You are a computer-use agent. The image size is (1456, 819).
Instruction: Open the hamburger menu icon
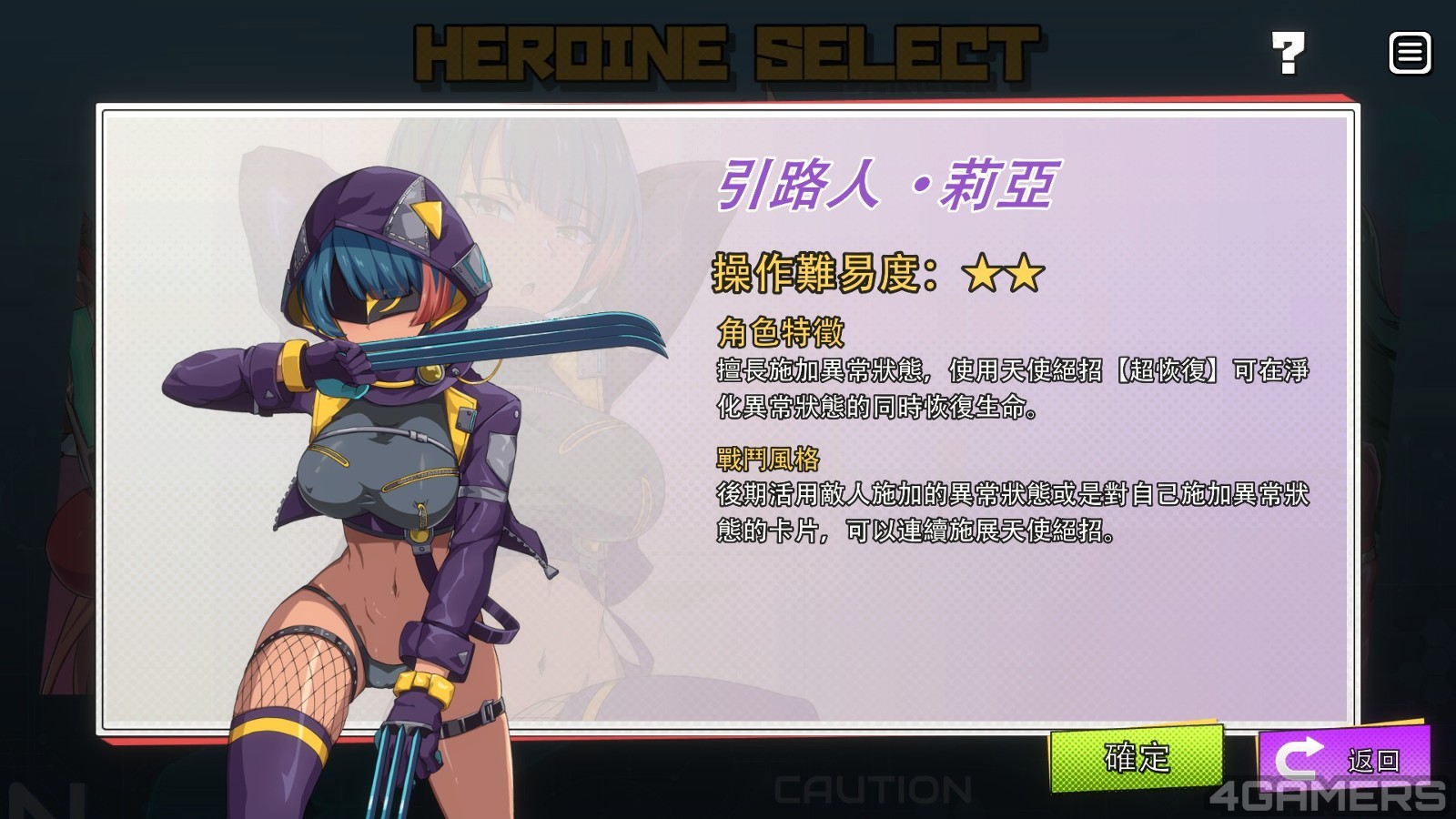click(x=1410, y=54)
